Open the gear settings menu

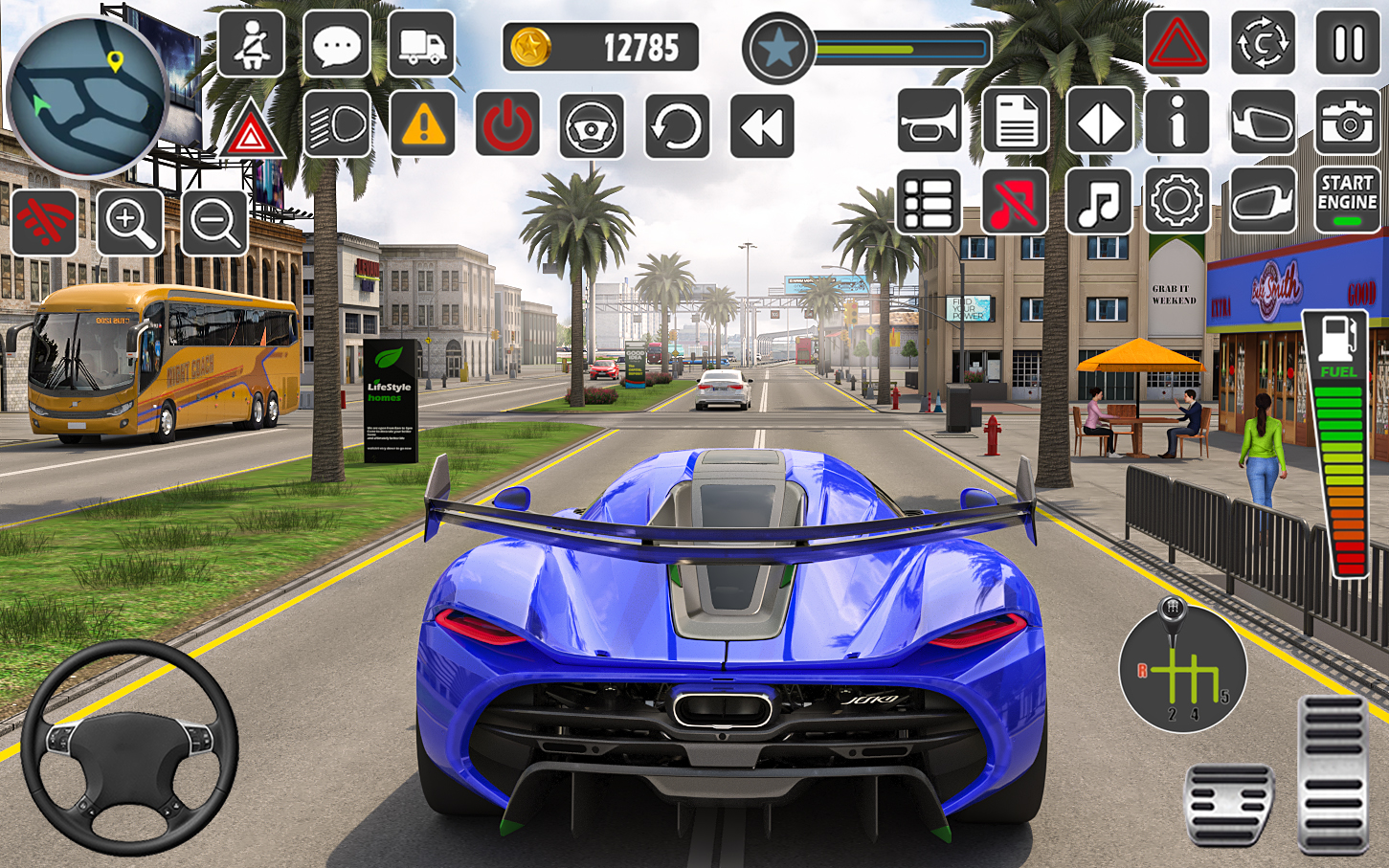[1176, 202]
